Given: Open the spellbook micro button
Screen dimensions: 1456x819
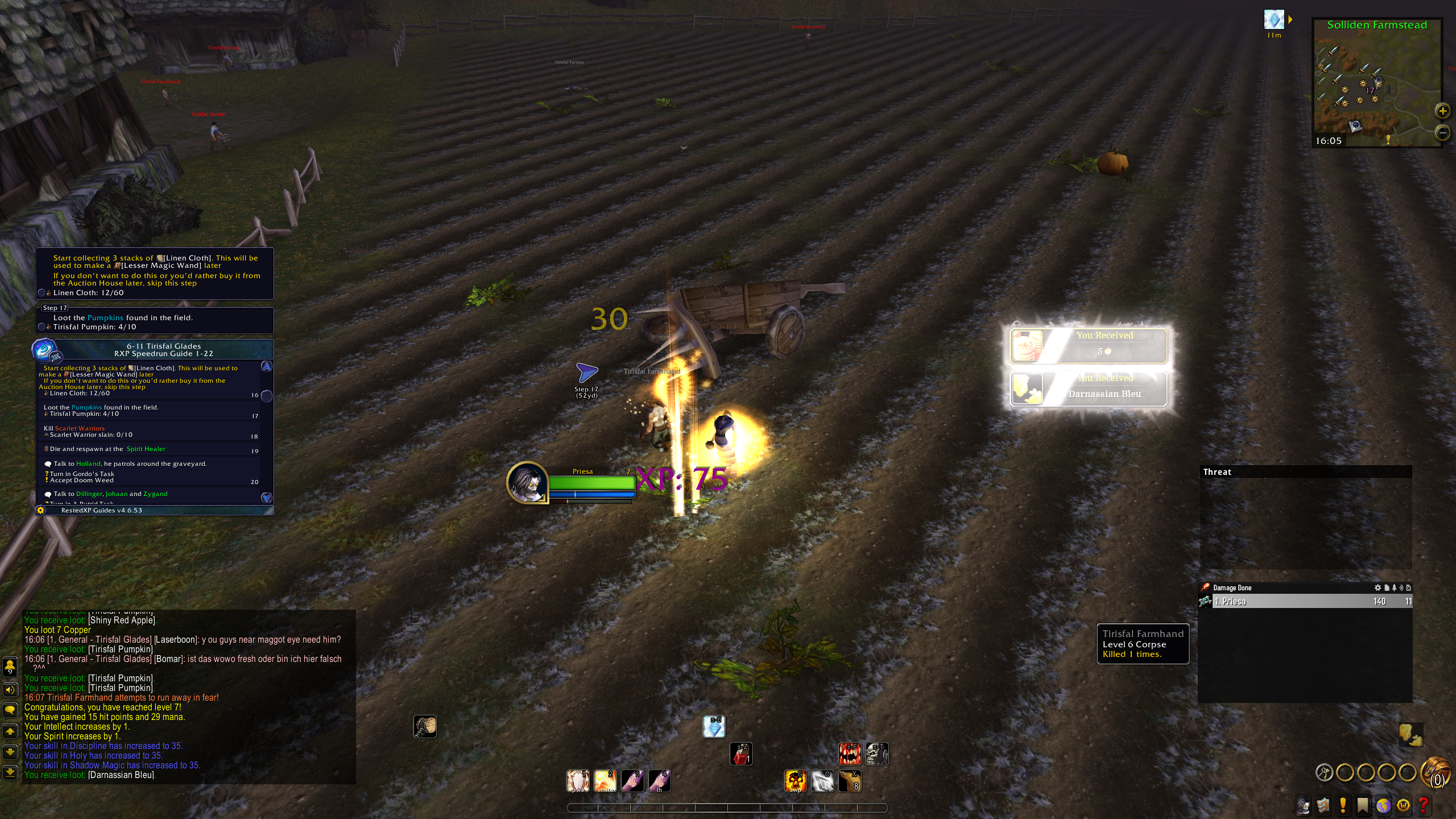Looking at the screenshot, I should (1323, 805).
